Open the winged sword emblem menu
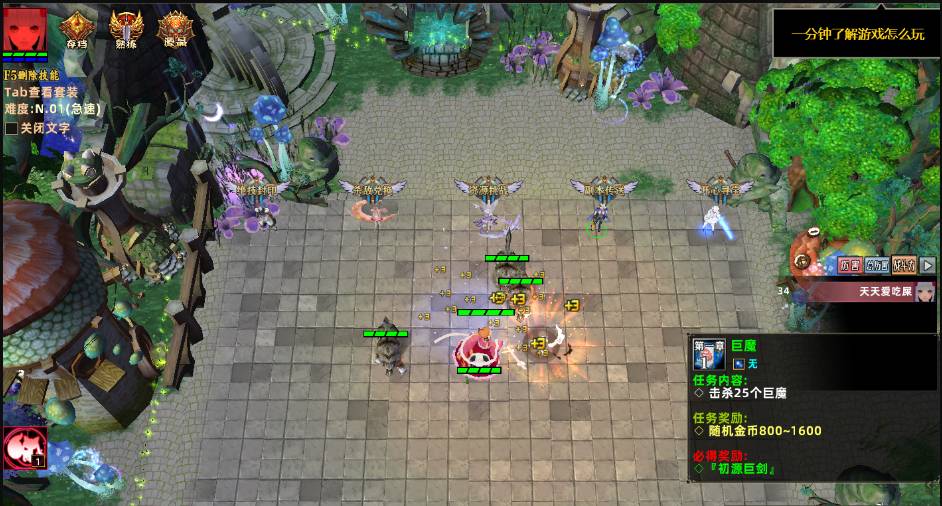Screen dimensions: 942x506 127,29
